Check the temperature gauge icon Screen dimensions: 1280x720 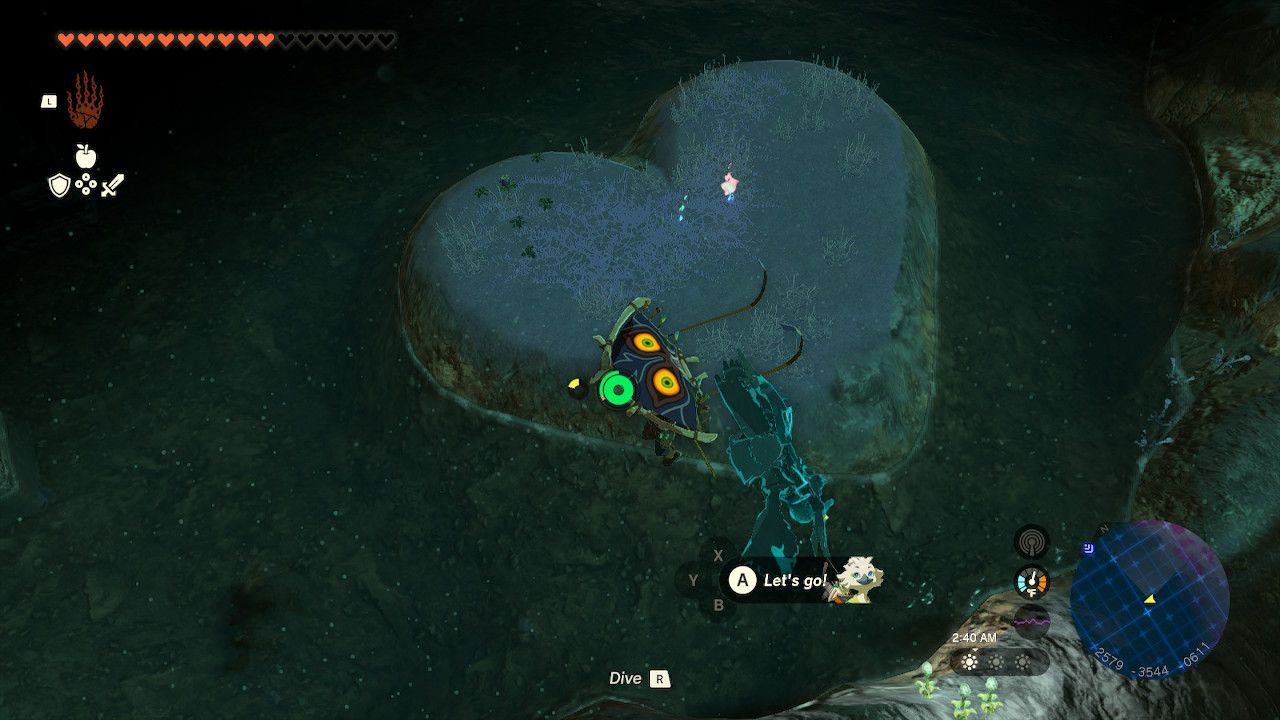[1031, 582]
